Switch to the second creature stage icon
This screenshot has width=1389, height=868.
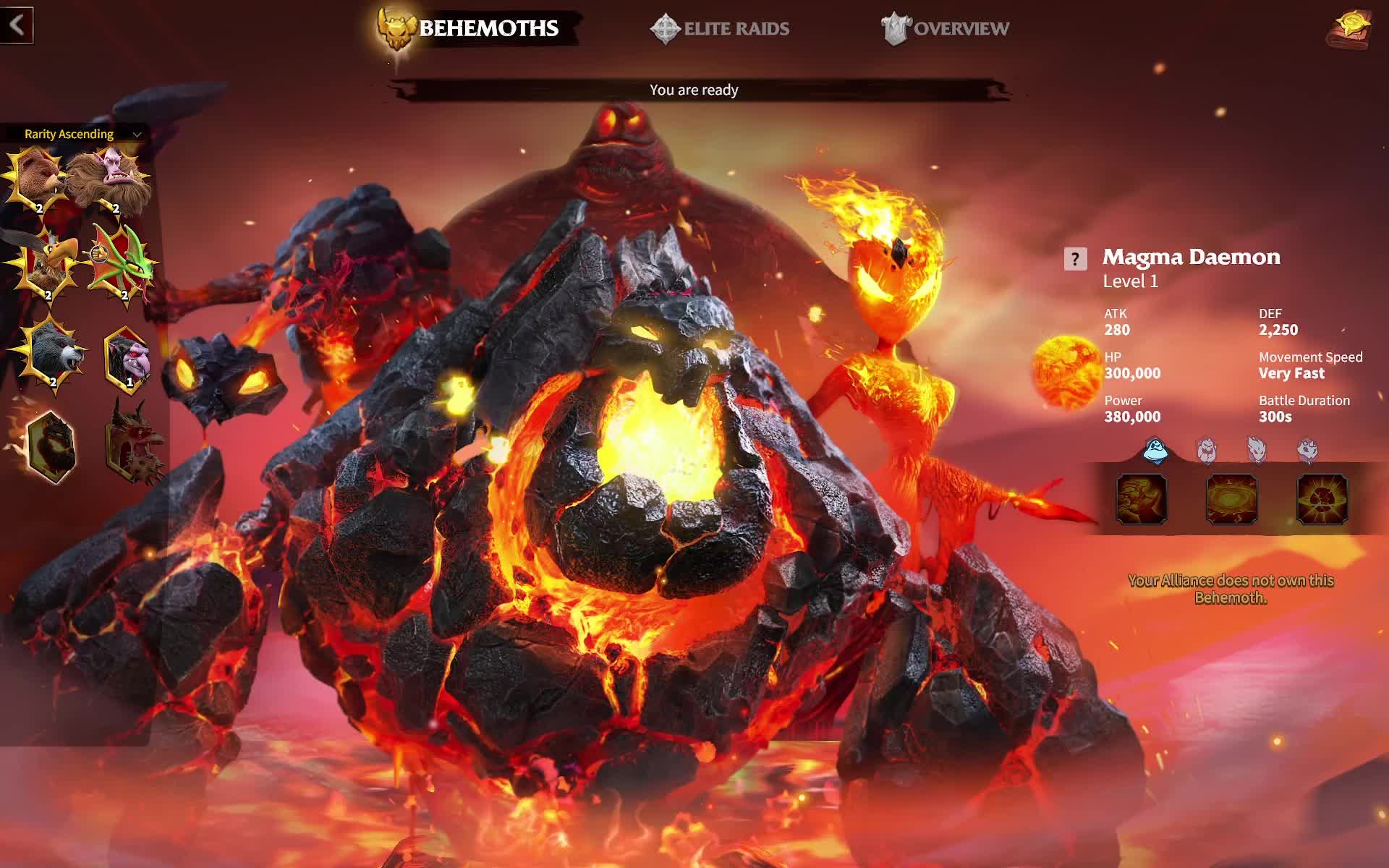pos(1206,448)
